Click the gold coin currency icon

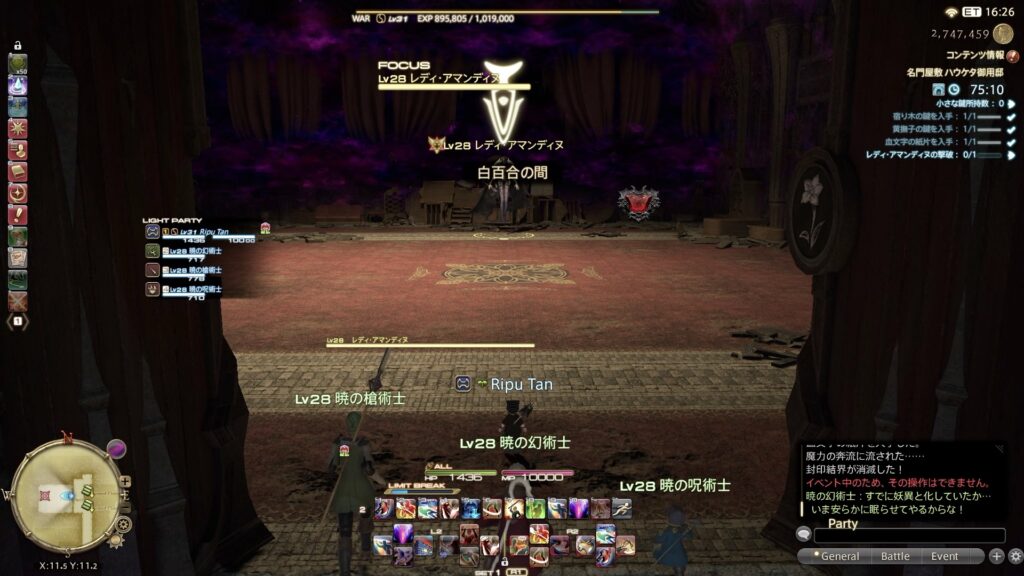[x=1003, y=34]
